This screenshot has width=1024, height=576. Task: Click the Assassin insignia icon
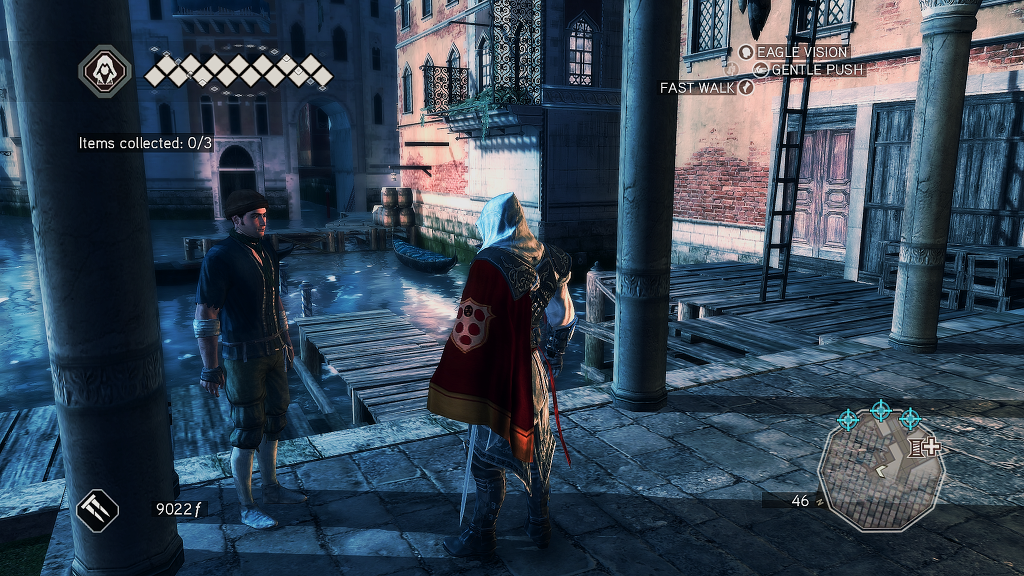(x=104, y=70)
